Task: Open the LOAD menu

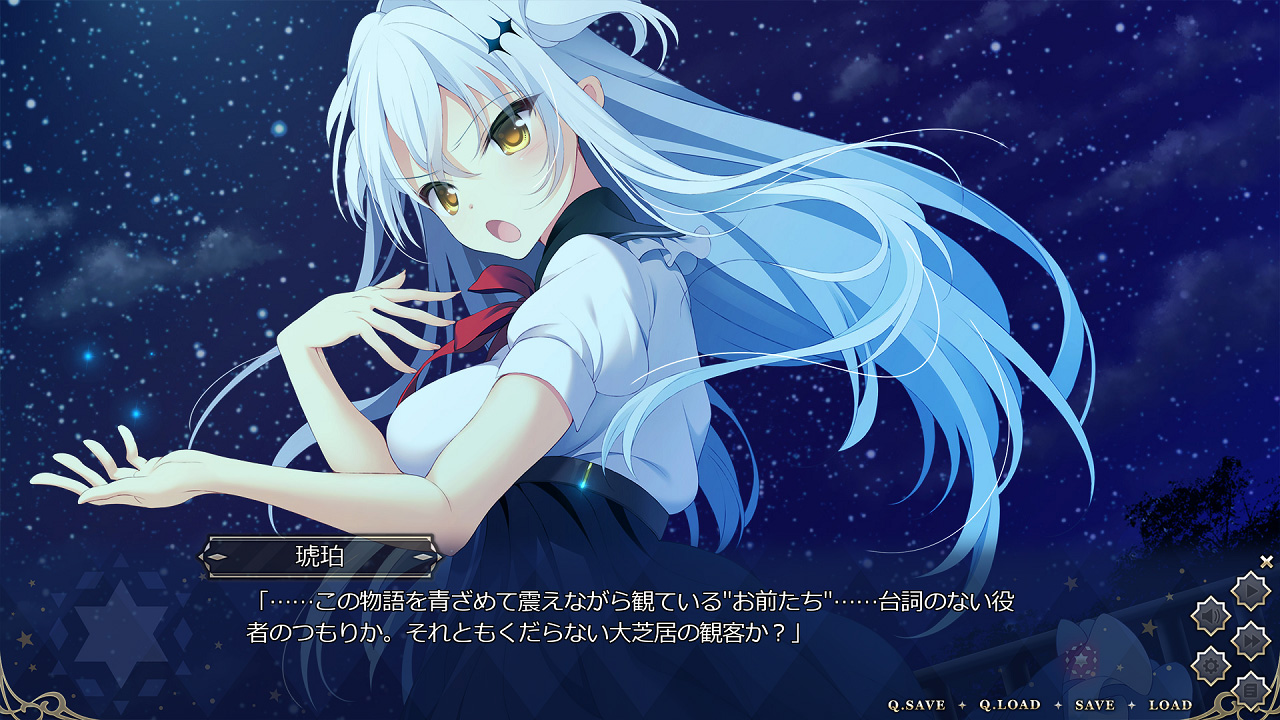Action: pyautogui.click(x=1170, y=705)
